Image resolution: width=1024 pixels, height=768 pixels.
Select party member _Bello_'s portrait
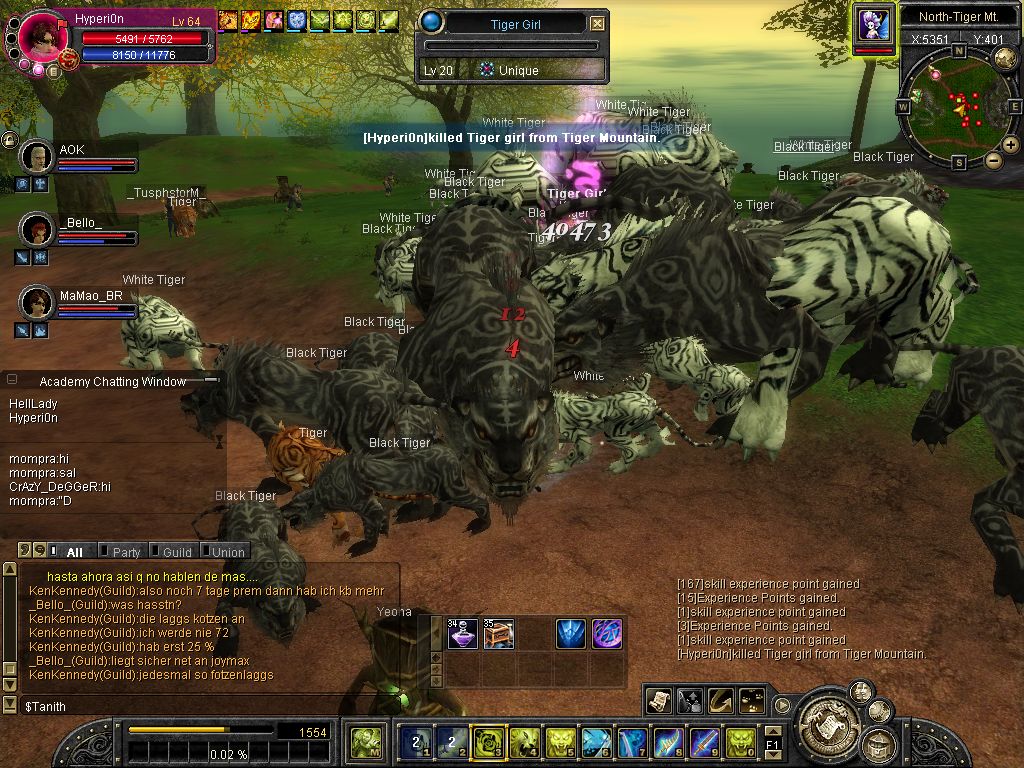37,229
